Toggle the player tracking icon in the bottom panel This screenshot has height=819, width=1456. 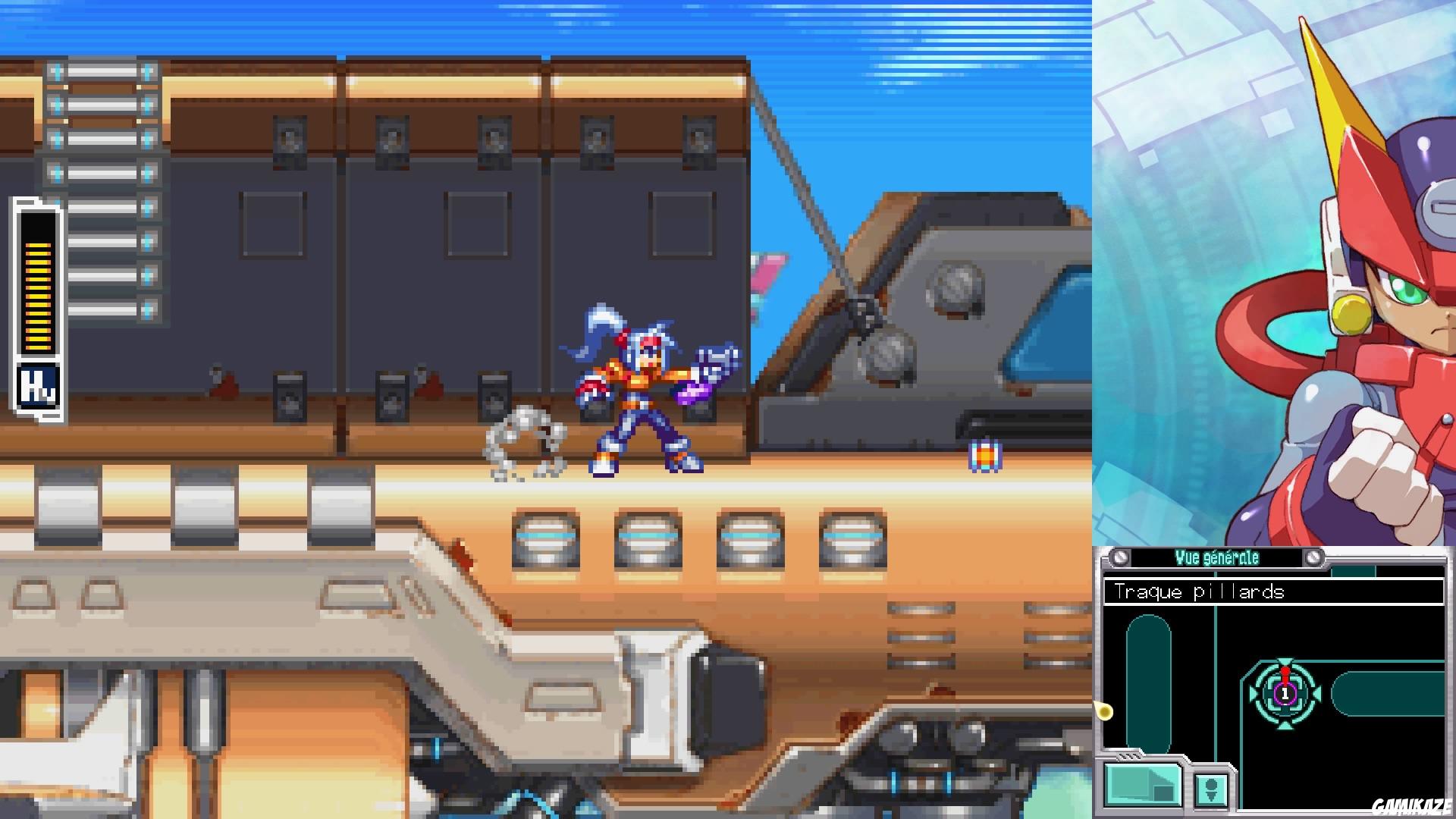coord(1212,790)
